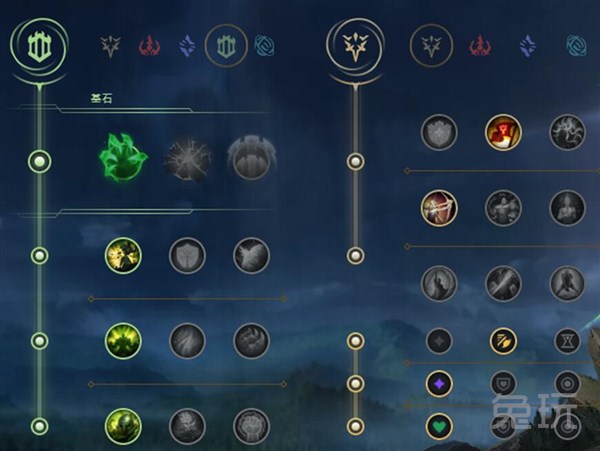Pick the Shield Bash rune
Image resolution: width=600 pixels, height=451 pixels.
251,256
